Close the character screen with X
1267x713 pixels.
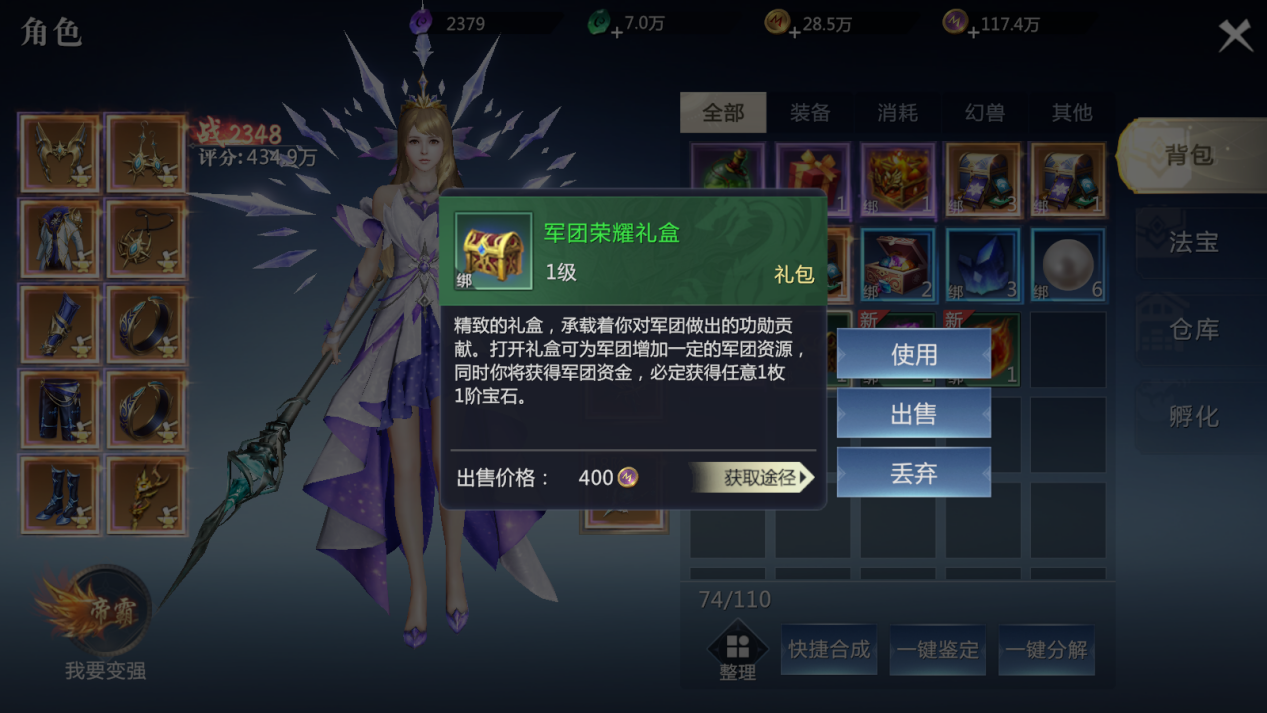pos(1235,36)
